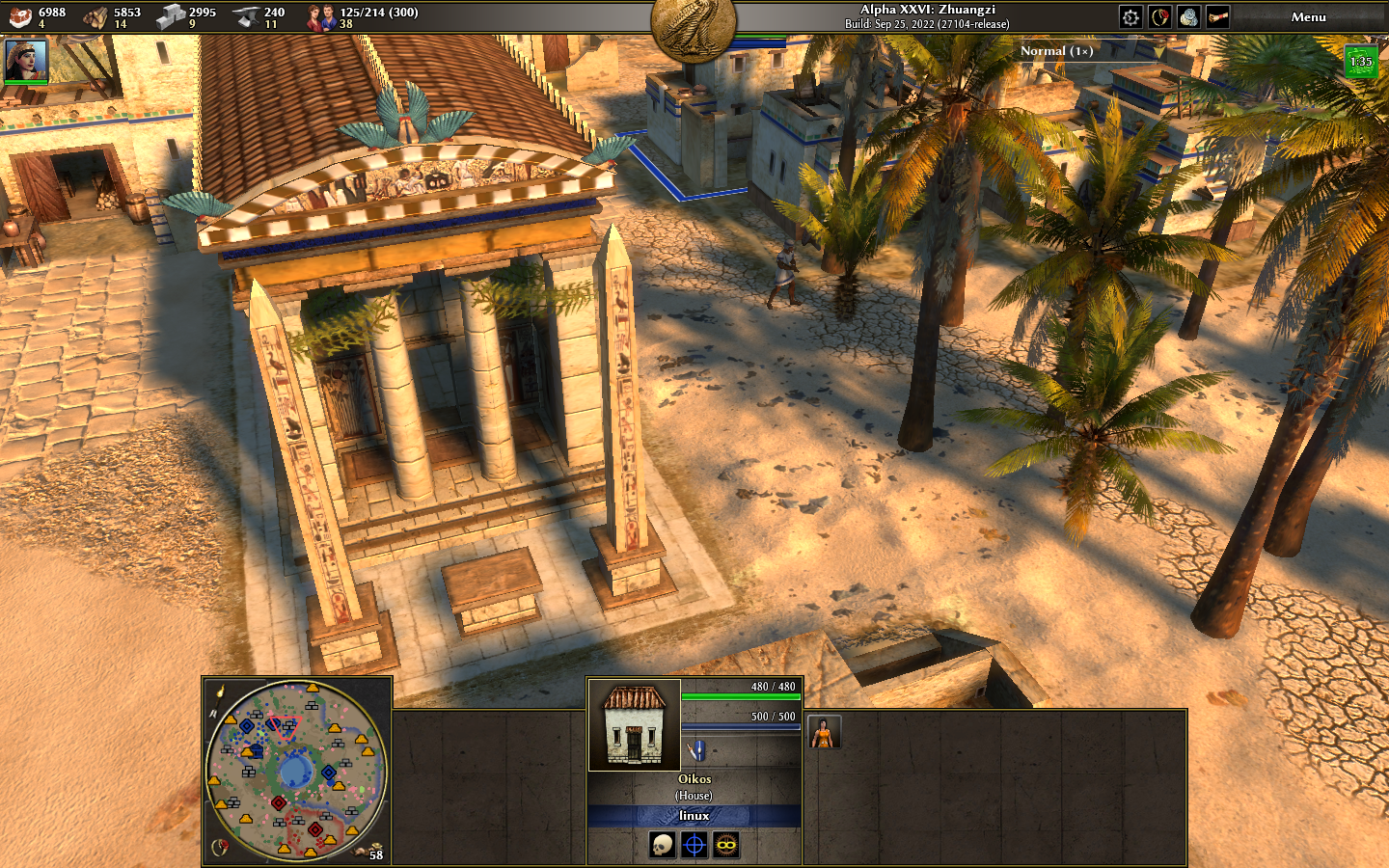Click the gear-shaped objectives icon
Viewport: 1389px width, 868px height.
[1130, 17]
